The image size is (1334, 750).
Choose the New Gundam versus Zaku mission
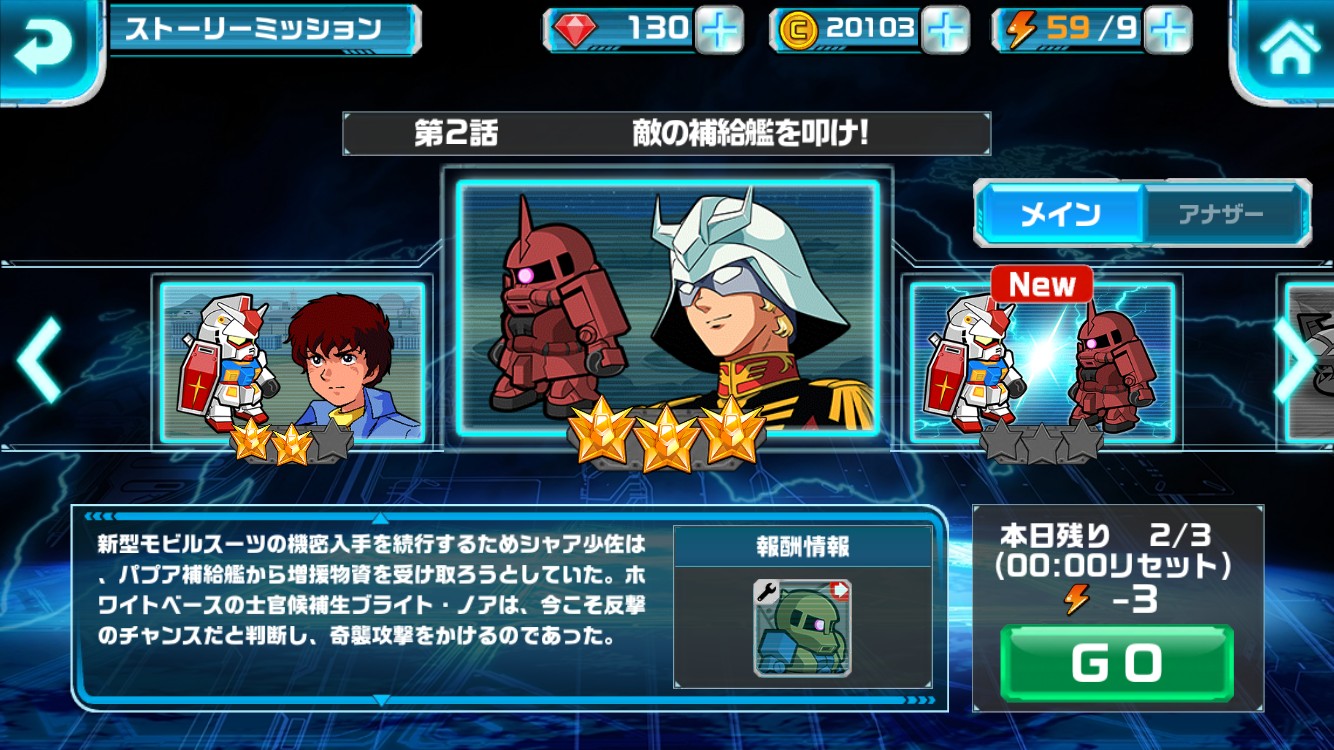pos(1040,362)
